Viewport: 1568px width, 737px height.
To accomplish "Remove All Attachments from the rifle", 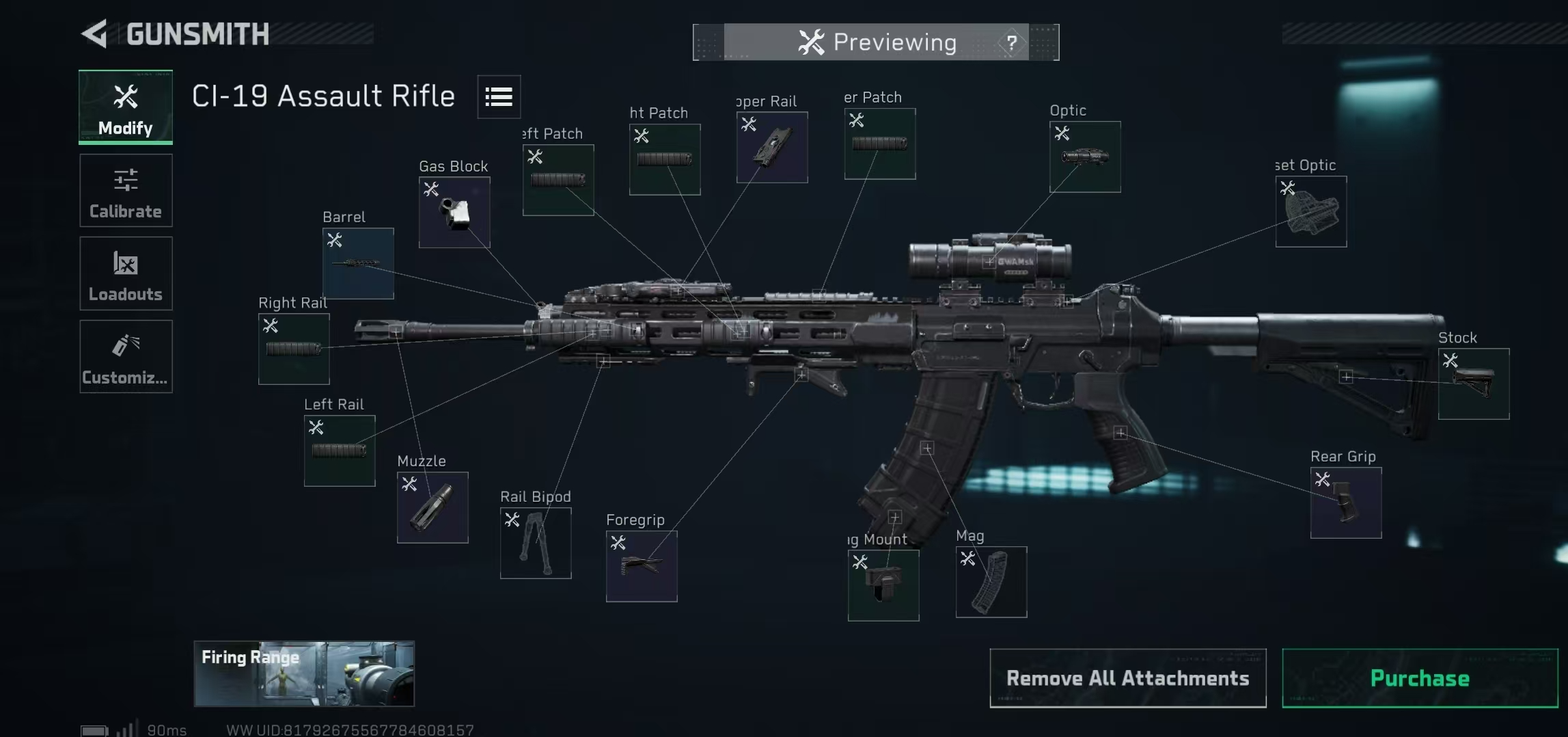I will coord(1127,678).
